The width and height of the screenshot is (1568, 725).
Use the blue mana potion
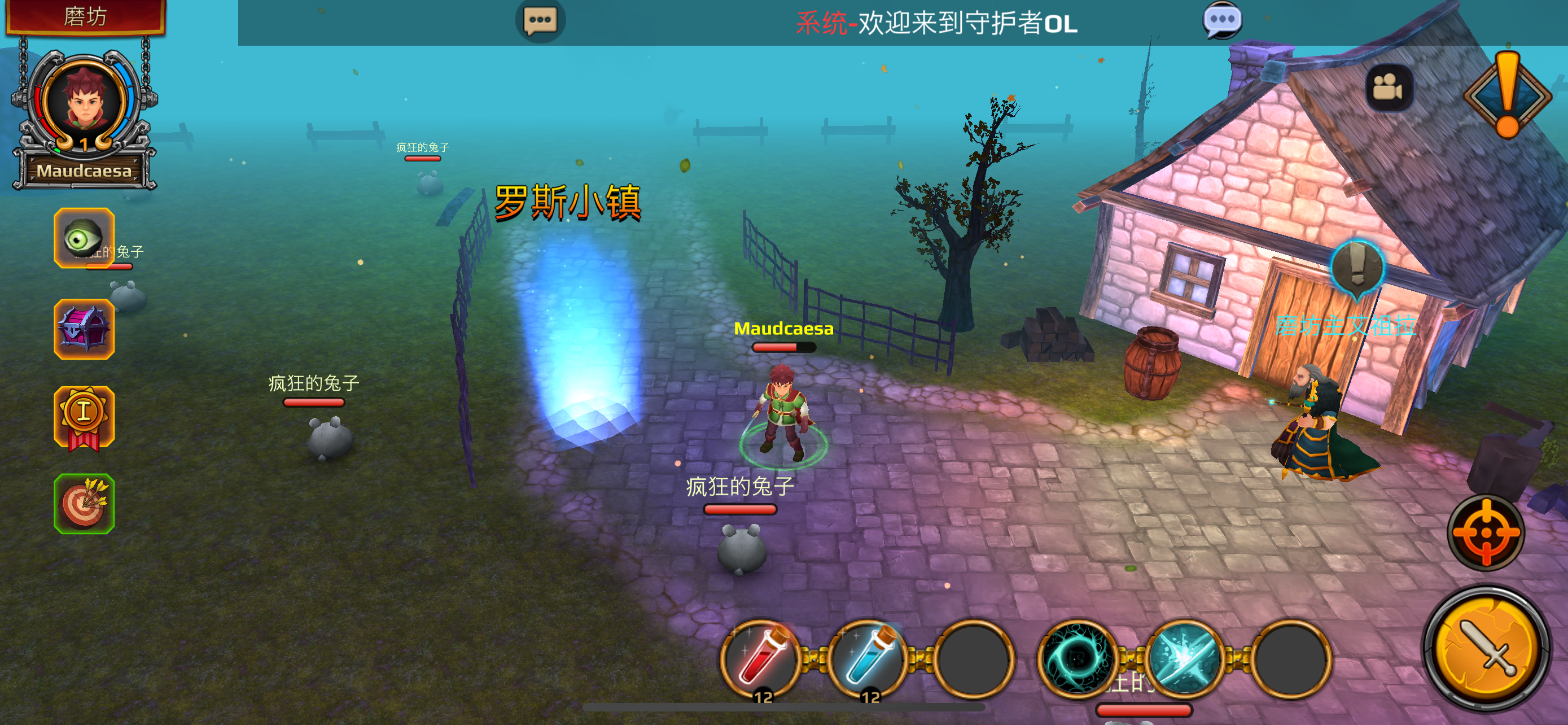click(873, 661)
